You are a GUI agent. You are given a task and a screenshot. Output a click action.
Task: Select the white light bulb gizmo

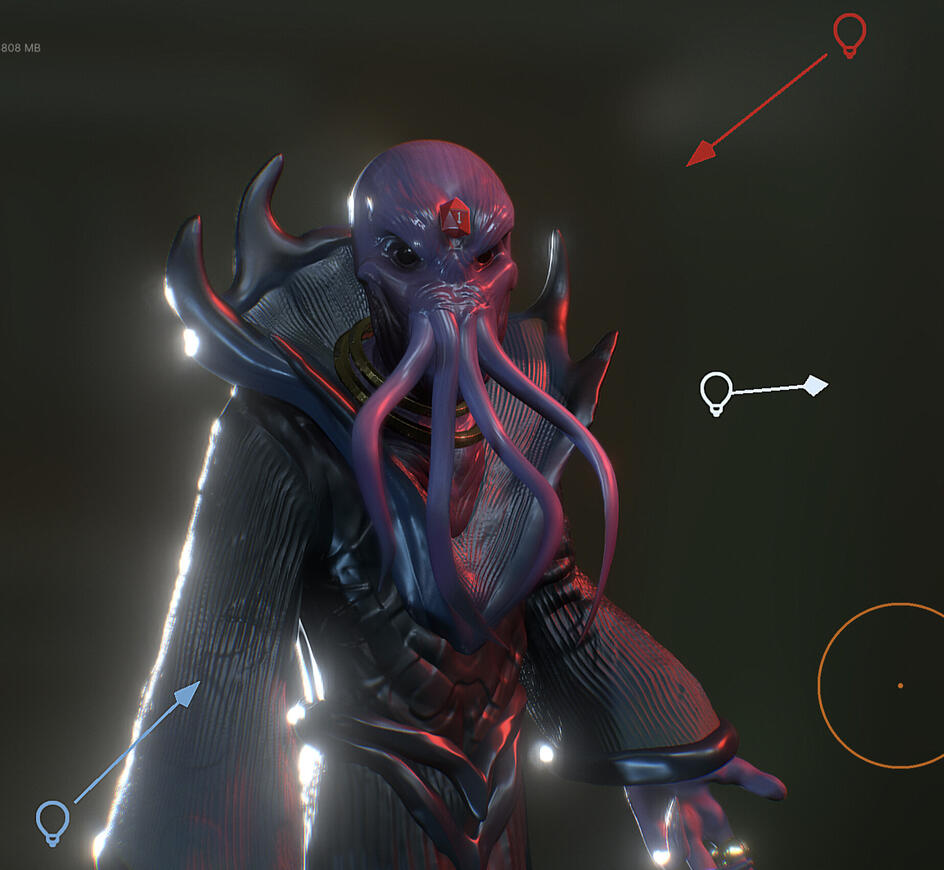716,392
